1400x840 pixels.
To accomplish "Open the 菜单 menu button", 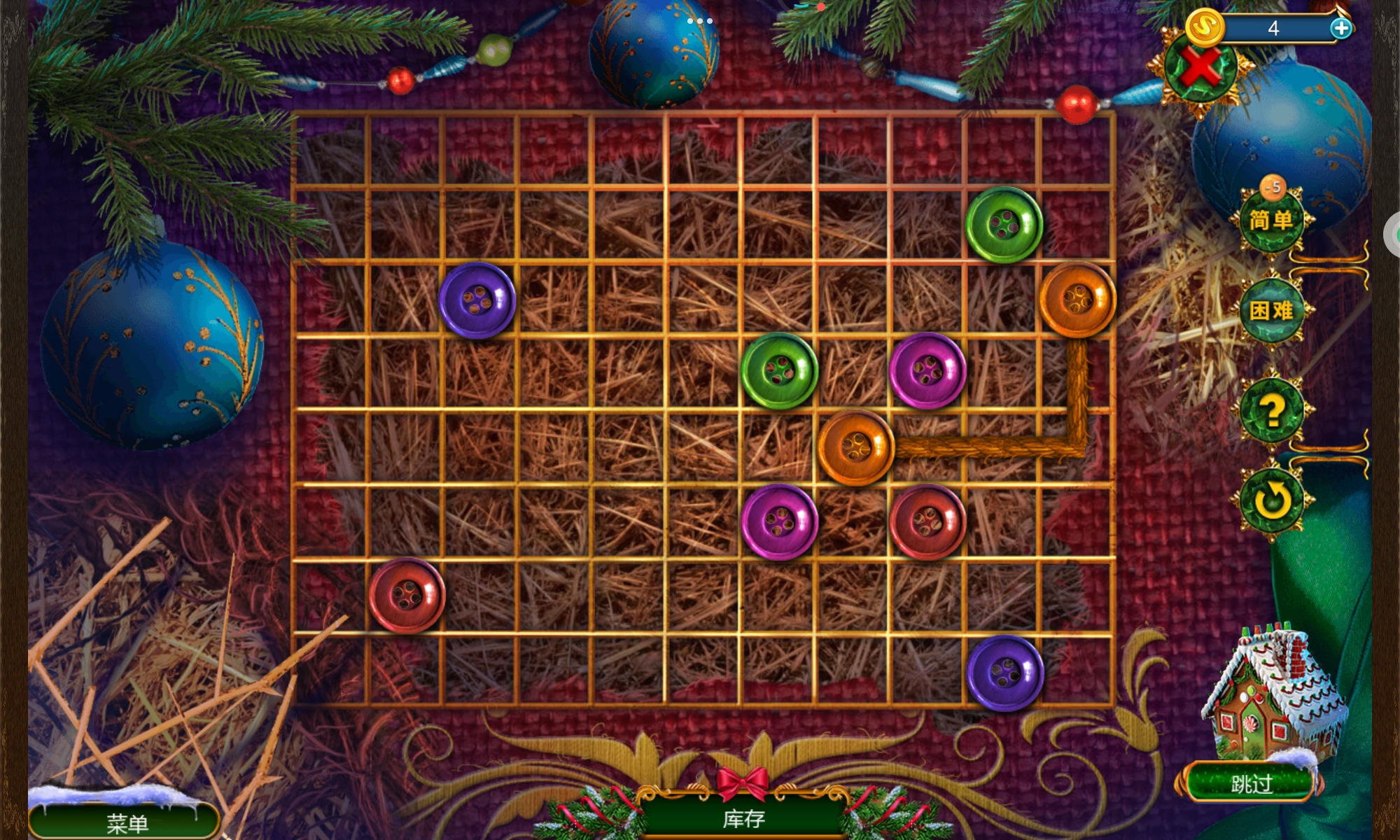I will (126, 822).
